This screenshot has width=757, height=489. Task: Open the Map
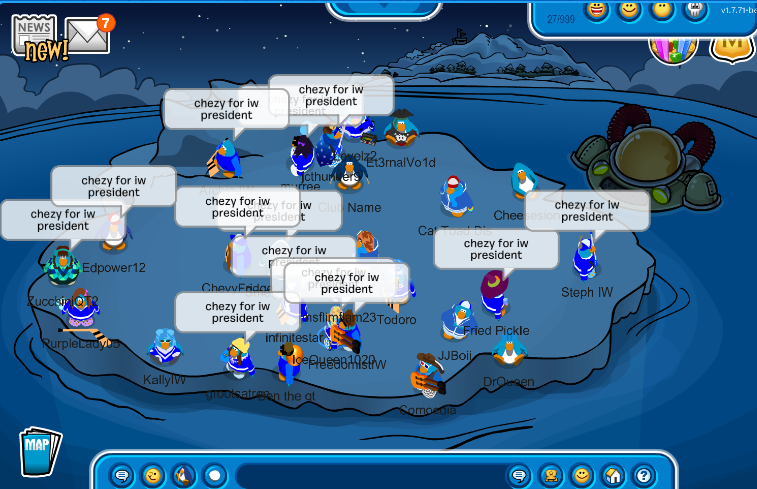(39, 450)
